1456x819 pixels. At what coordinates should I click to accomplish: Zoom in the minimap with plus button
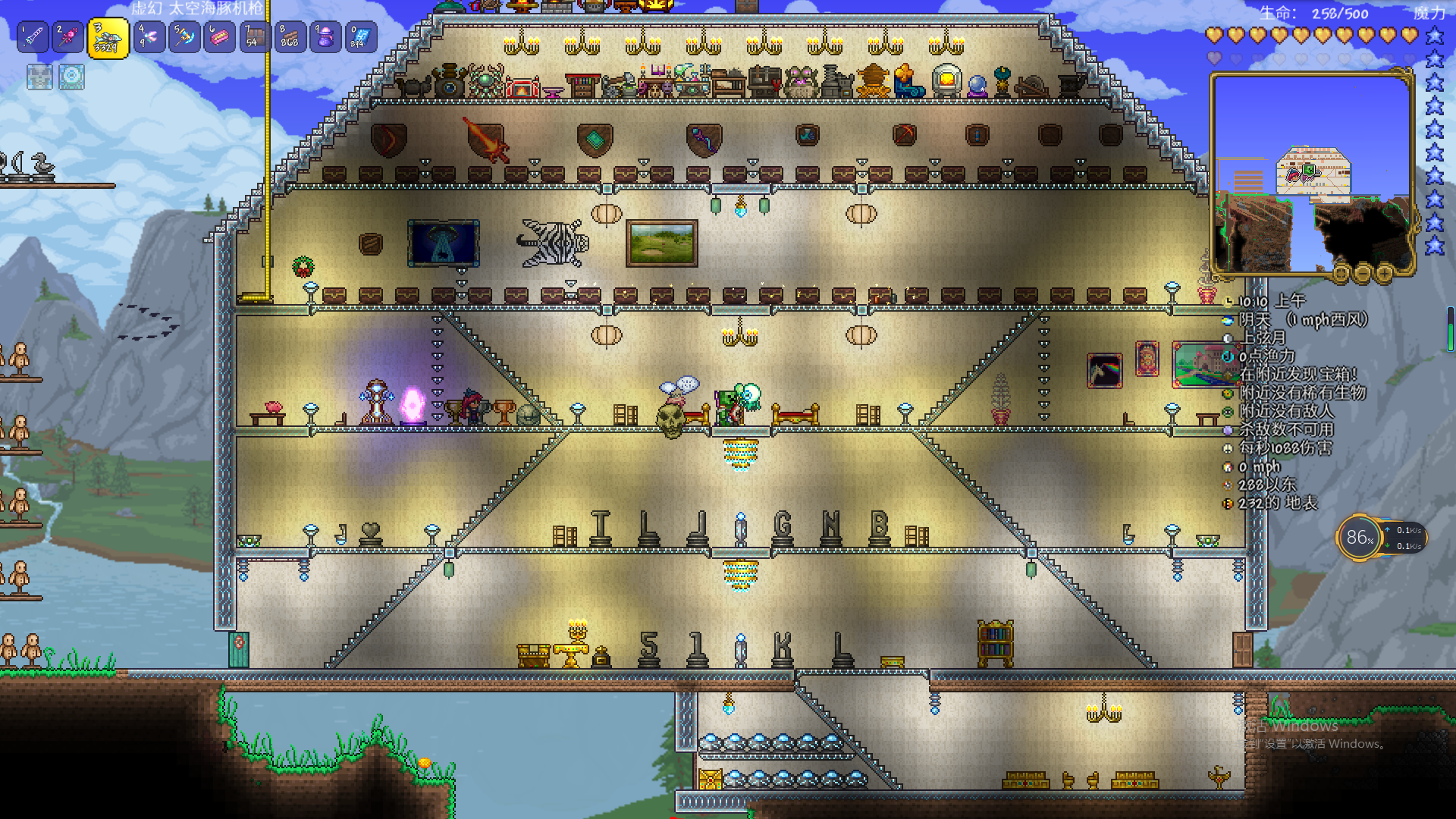click(1385, 272)
